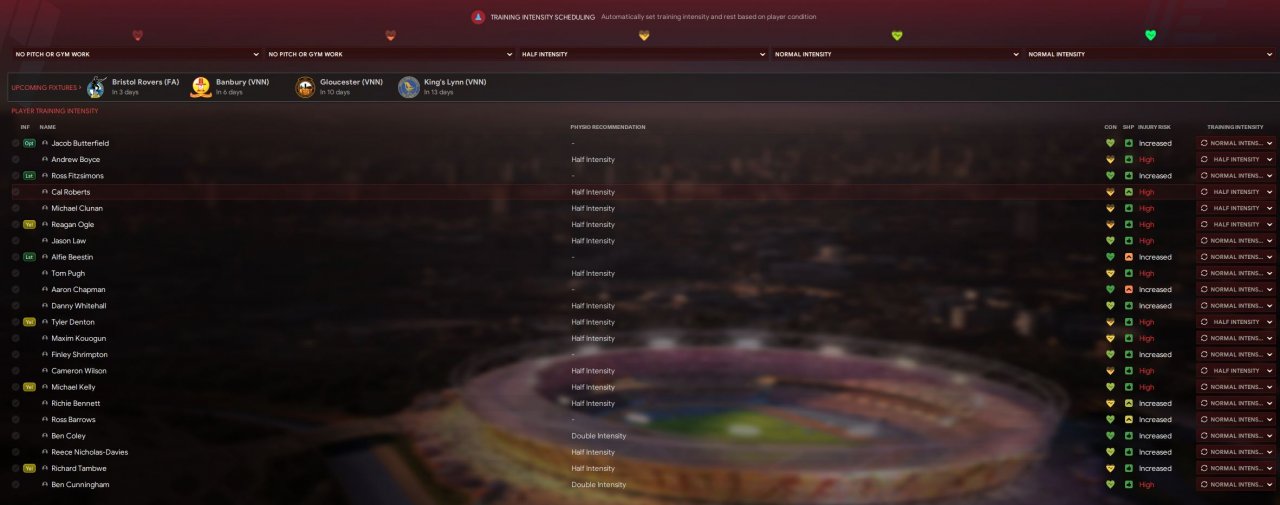Image resolution: width=1280 pixels, height=505 pixels.
Task: Open the top Half Intensity scheduling dropdown
Action: coord(643,54)
